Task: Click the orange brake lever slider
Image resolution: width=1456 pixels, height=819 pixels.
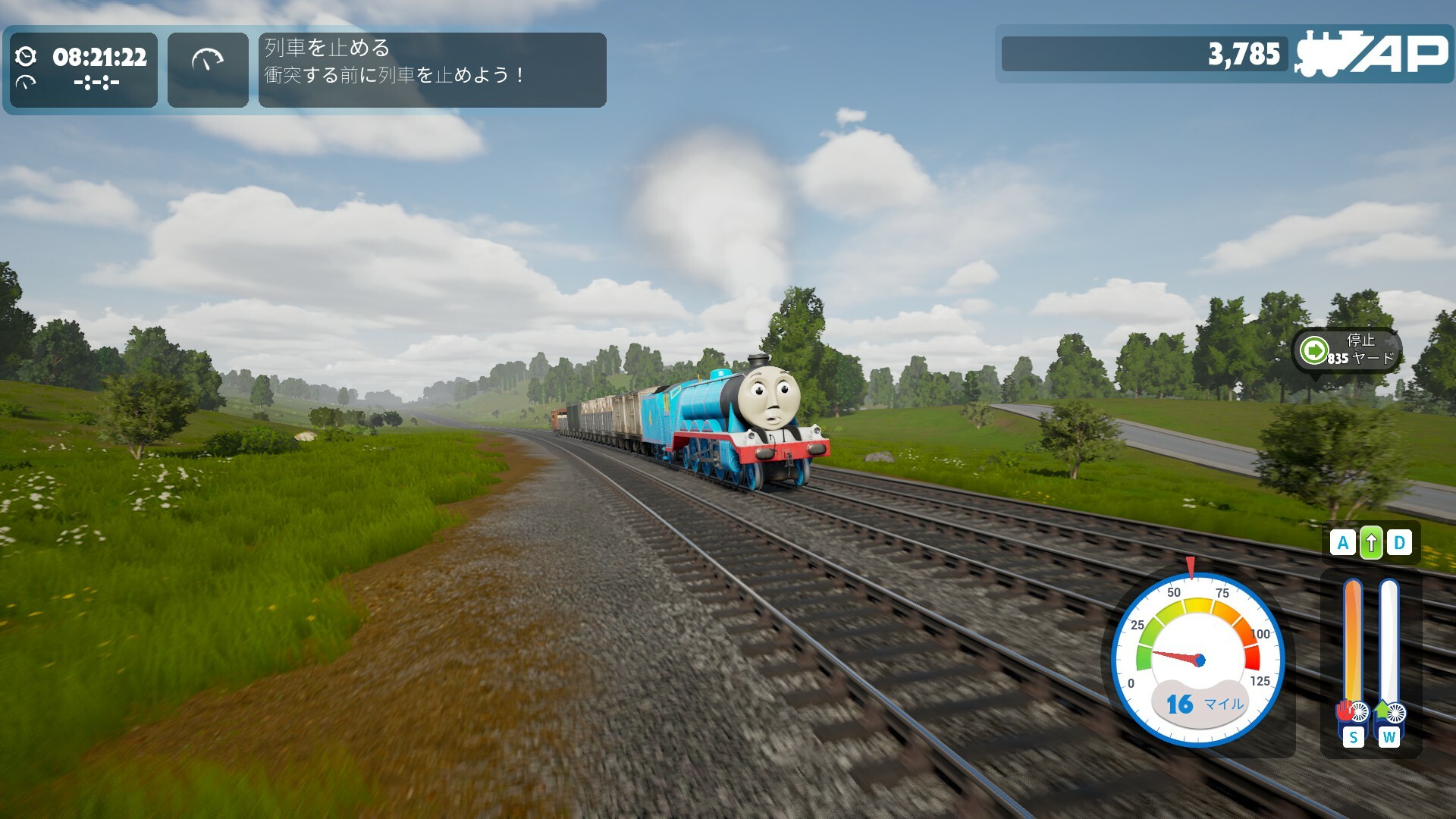Action: click(1352, 643)
